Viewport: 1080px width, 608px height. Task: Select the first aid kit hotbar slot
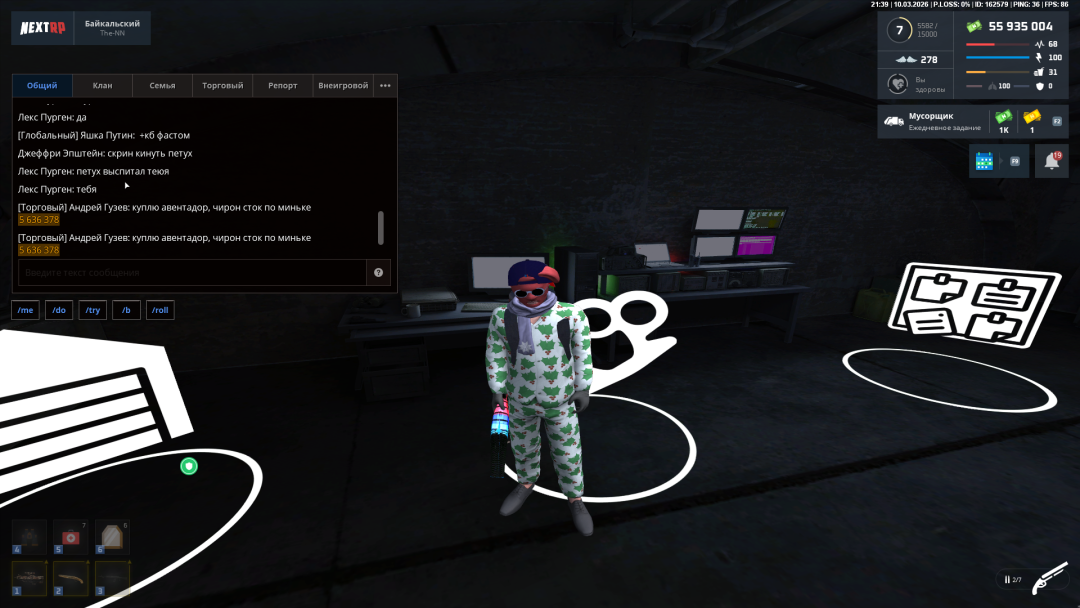(x=72, y=537)
